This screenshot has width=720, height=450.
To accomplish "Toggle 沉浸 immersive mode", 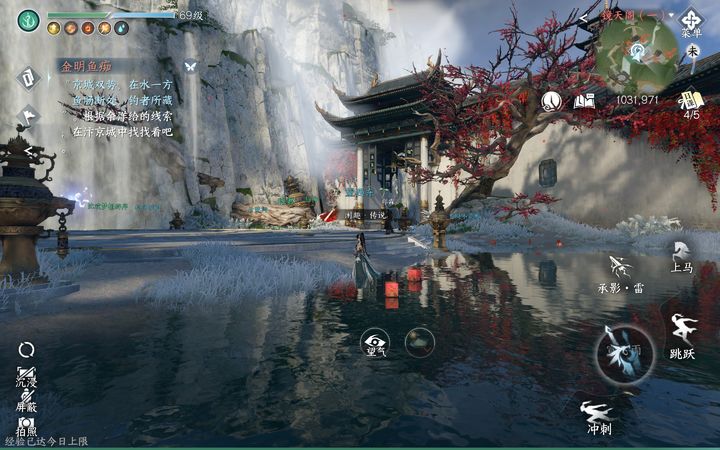I will 27,373.
